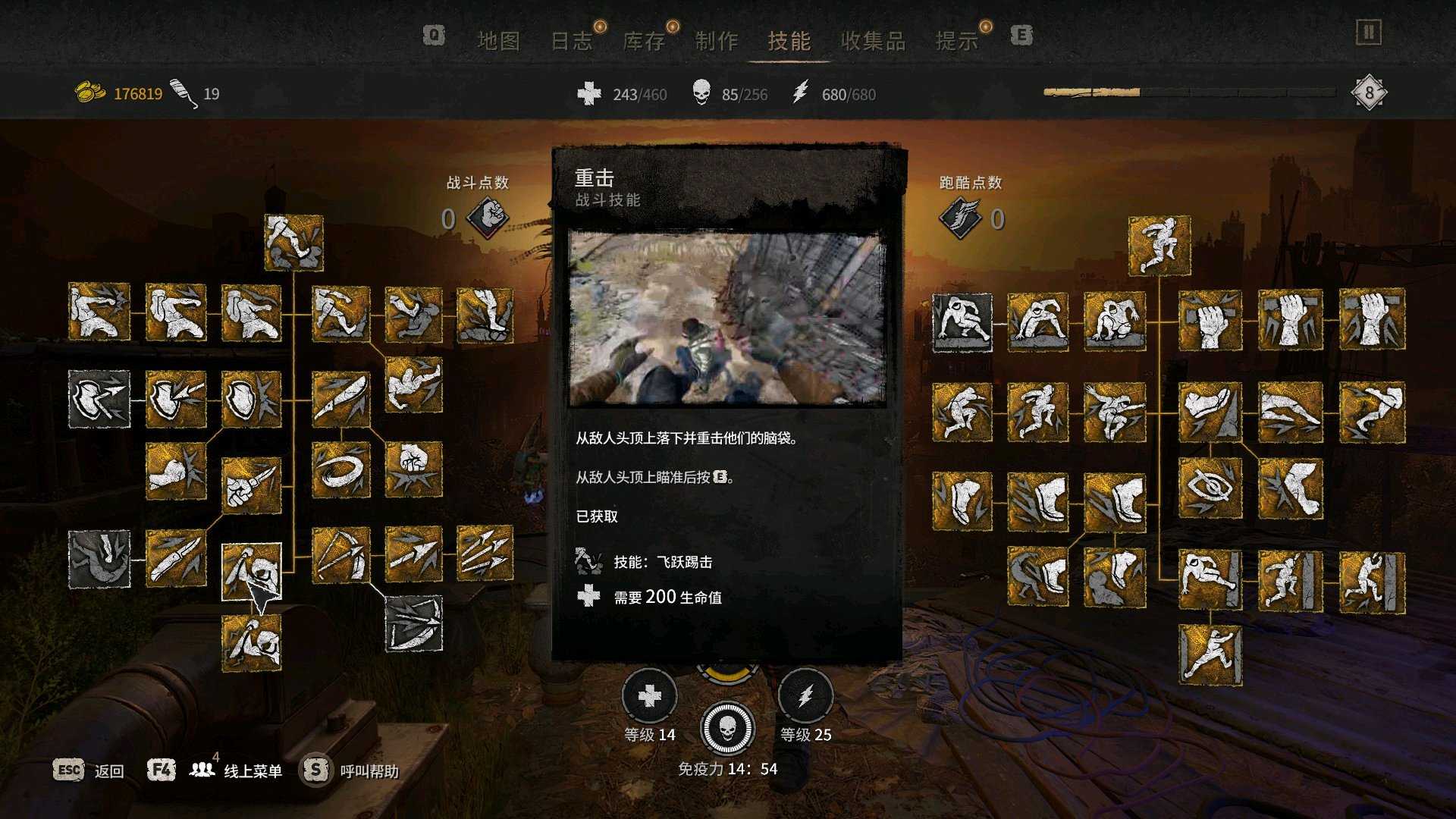Click the 等级 25 stamina upgrade circle
The height and width of the screenshot is (819, 1456).
click(x=806, y=694)
